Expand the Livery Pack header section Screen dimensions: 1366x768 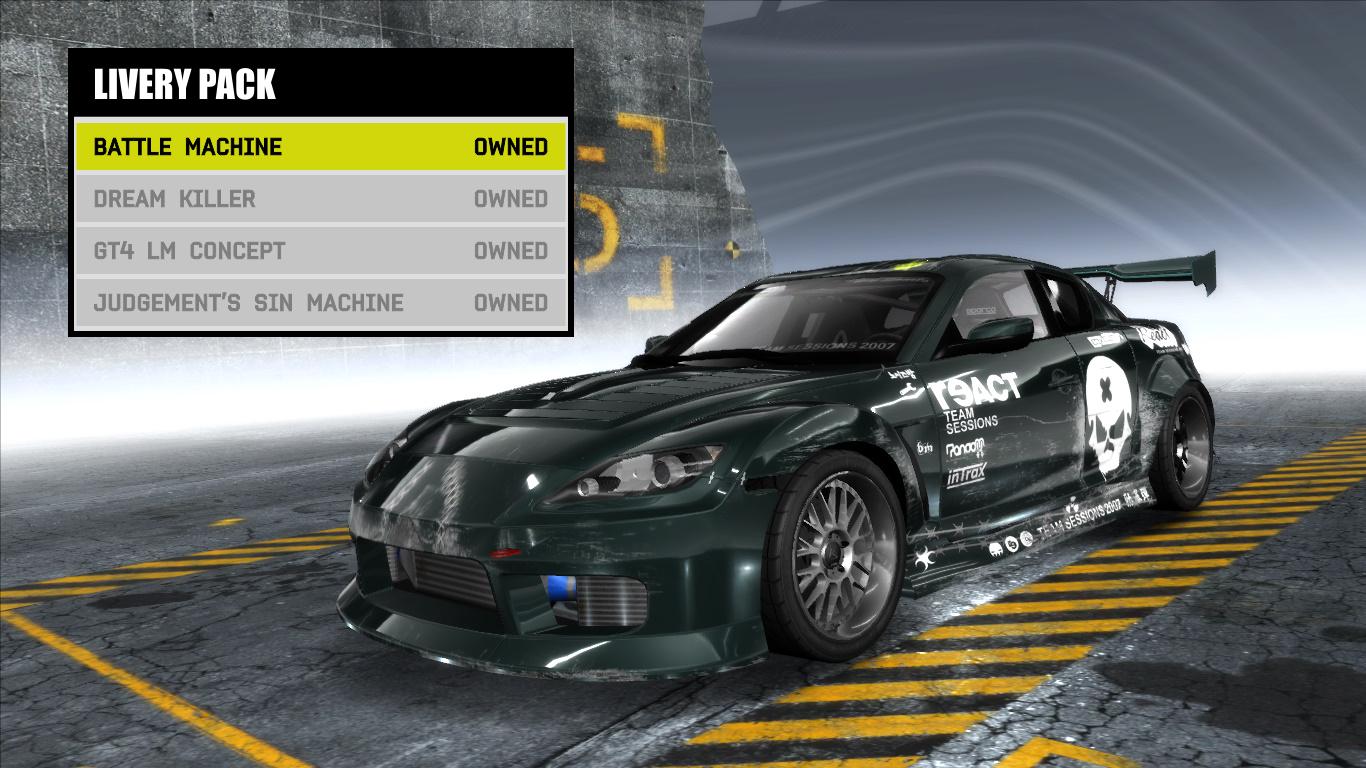click(185, 85)
